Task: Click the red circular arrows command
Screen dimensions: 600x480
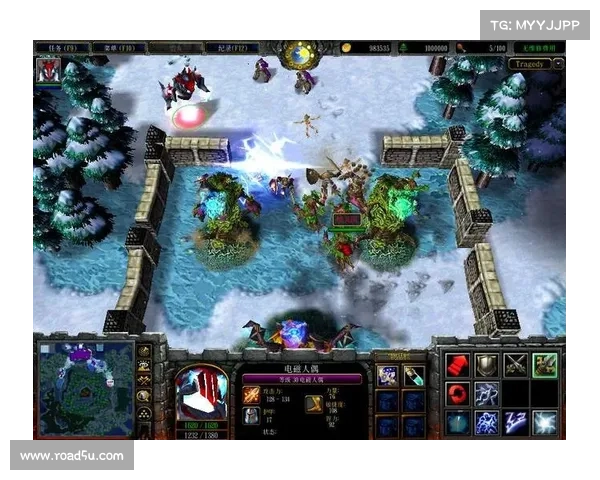Action: tap(458, 394)
